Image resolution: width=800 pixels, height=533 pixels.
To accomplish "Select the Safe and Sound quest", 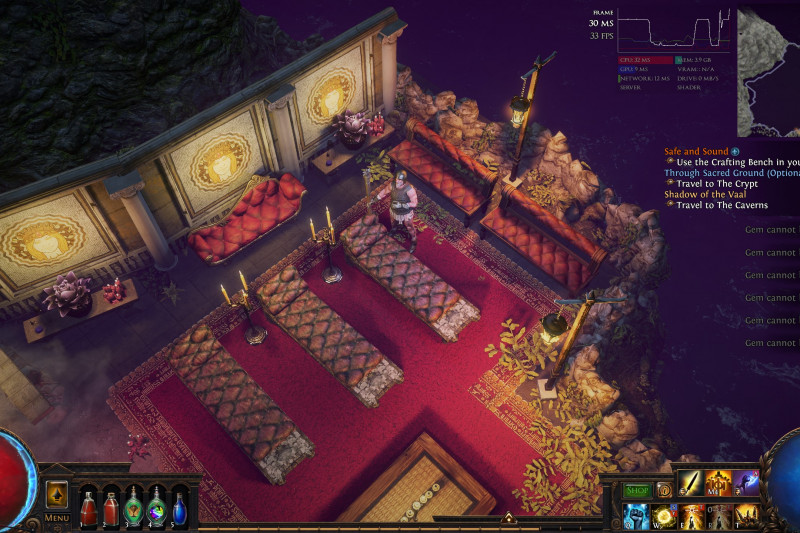I will (x=696, y=151).
